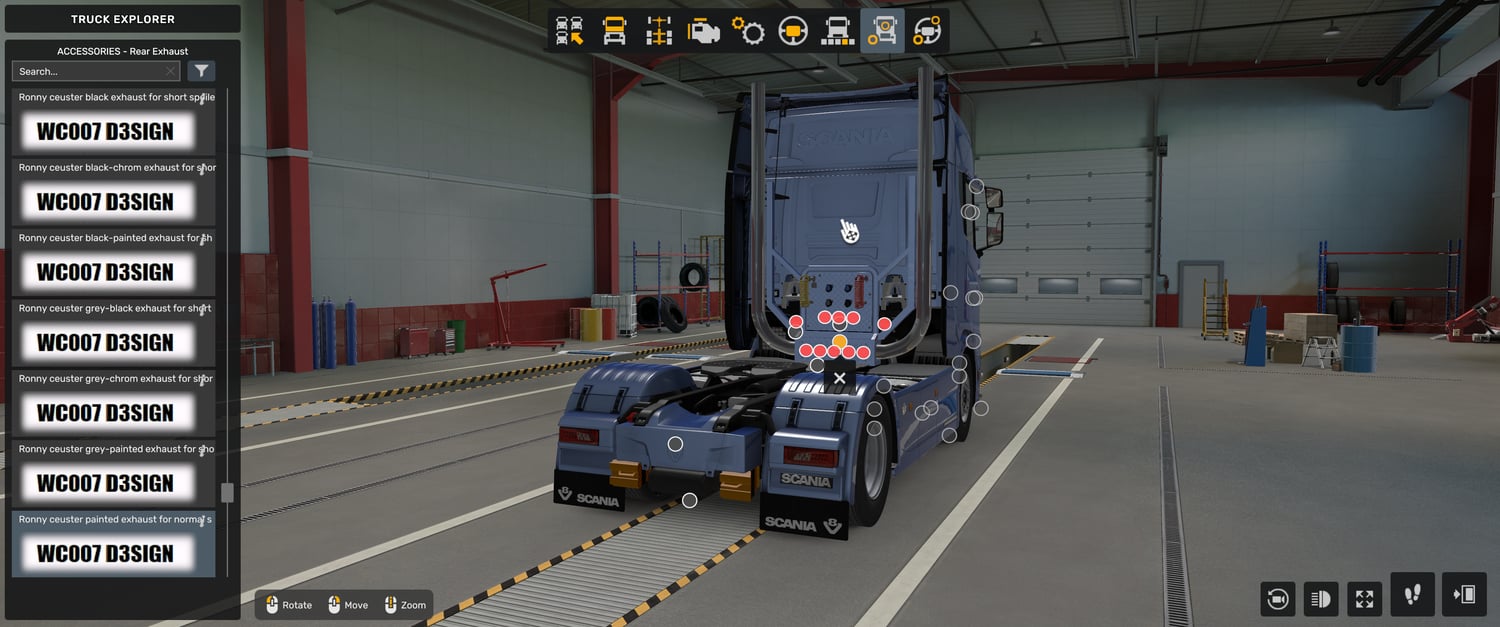Select the black-chrom exhaust list entry

[113, 191]
